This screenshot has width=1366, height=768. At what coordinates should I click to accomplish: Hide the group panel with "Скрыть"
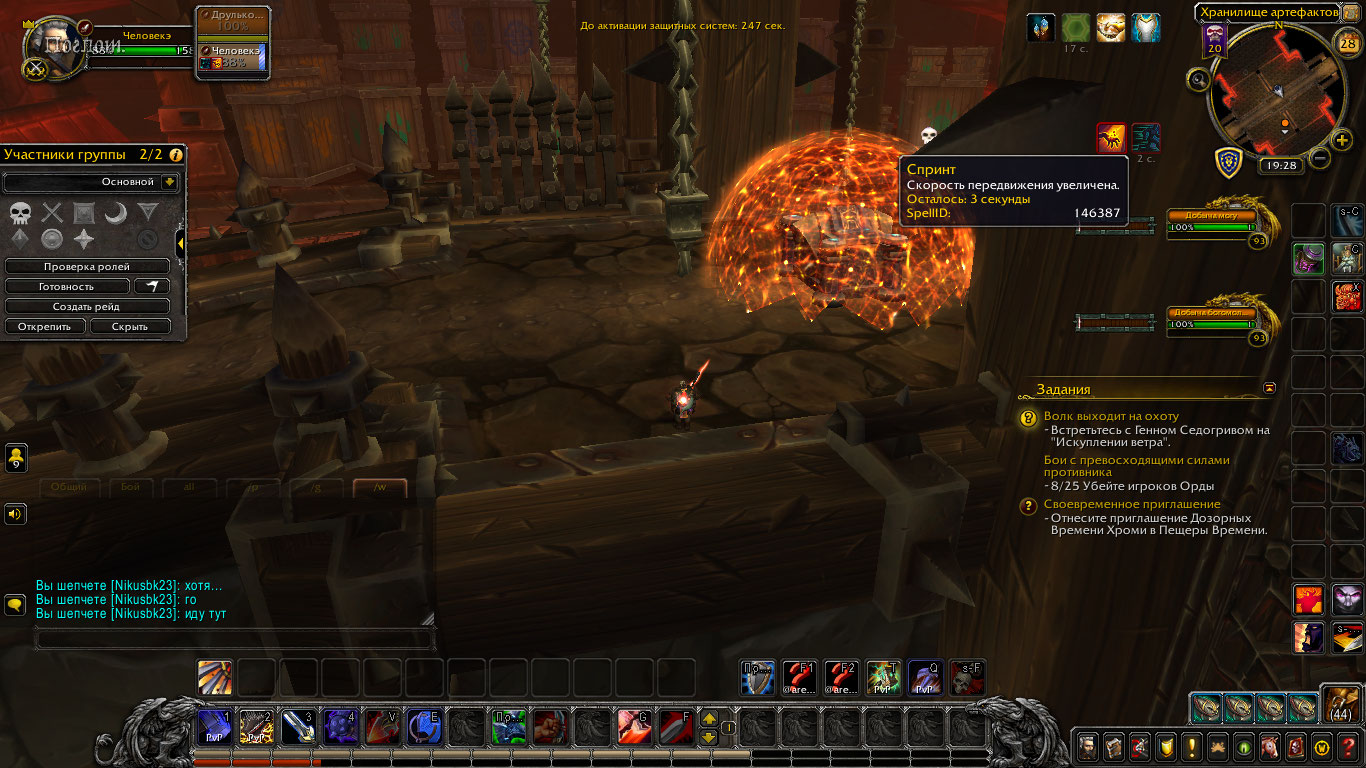click(130, 326)
